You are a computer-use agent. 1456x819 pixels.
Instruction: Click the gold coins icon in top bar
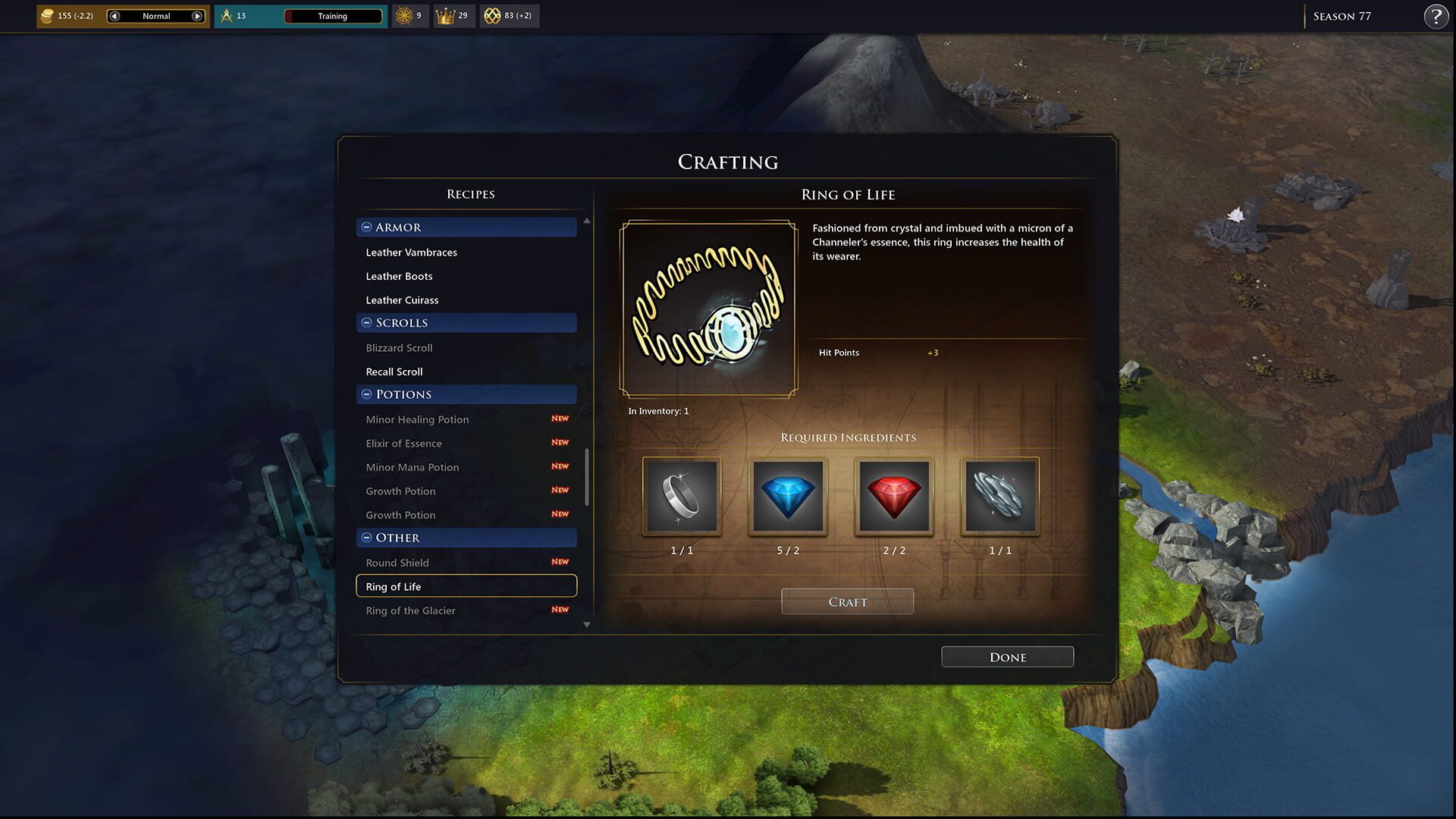47,15
